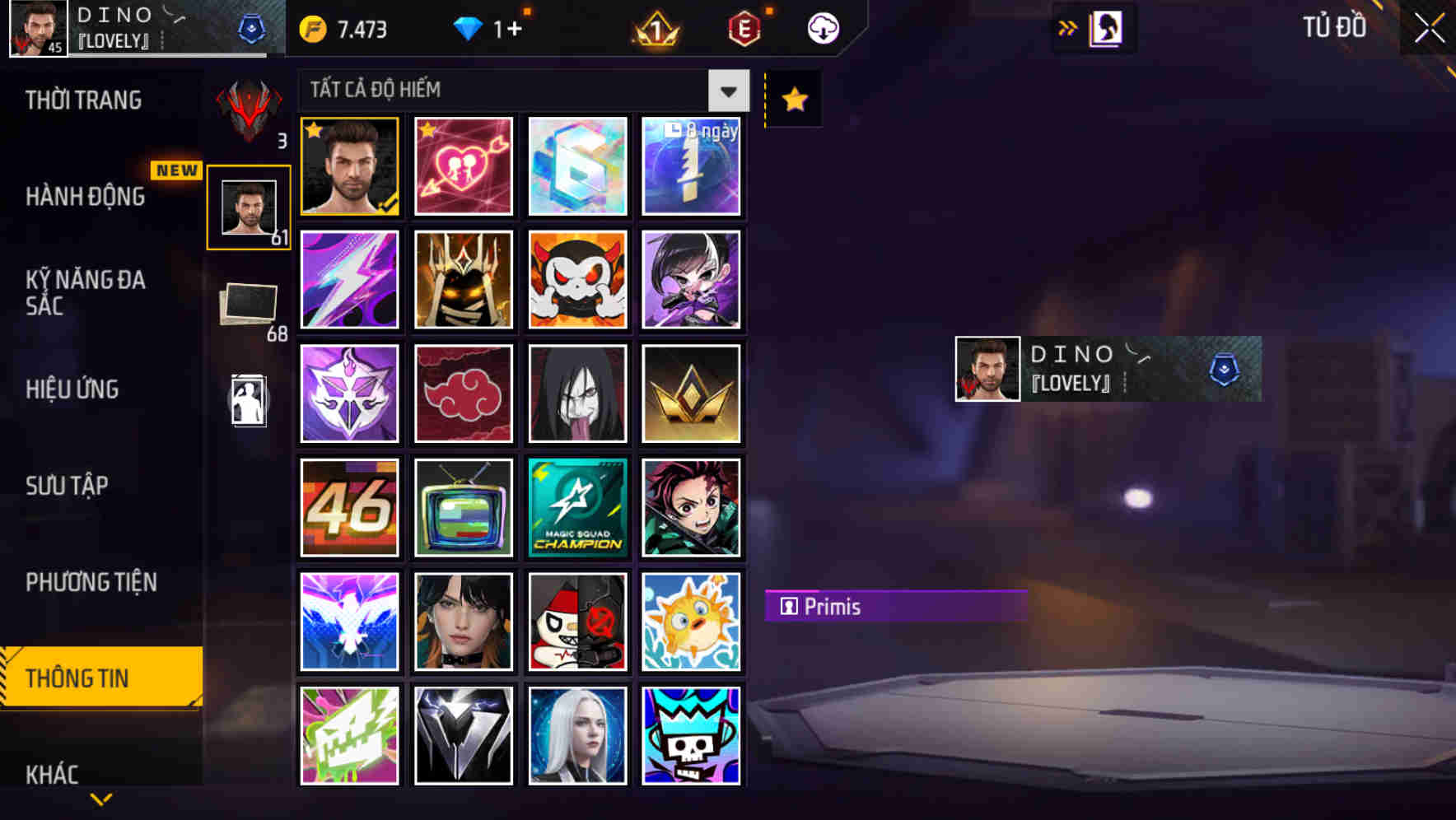1456x820 pixels.
Task: Expand more categories via chevron below KHÁC
Action: point(100,799)
